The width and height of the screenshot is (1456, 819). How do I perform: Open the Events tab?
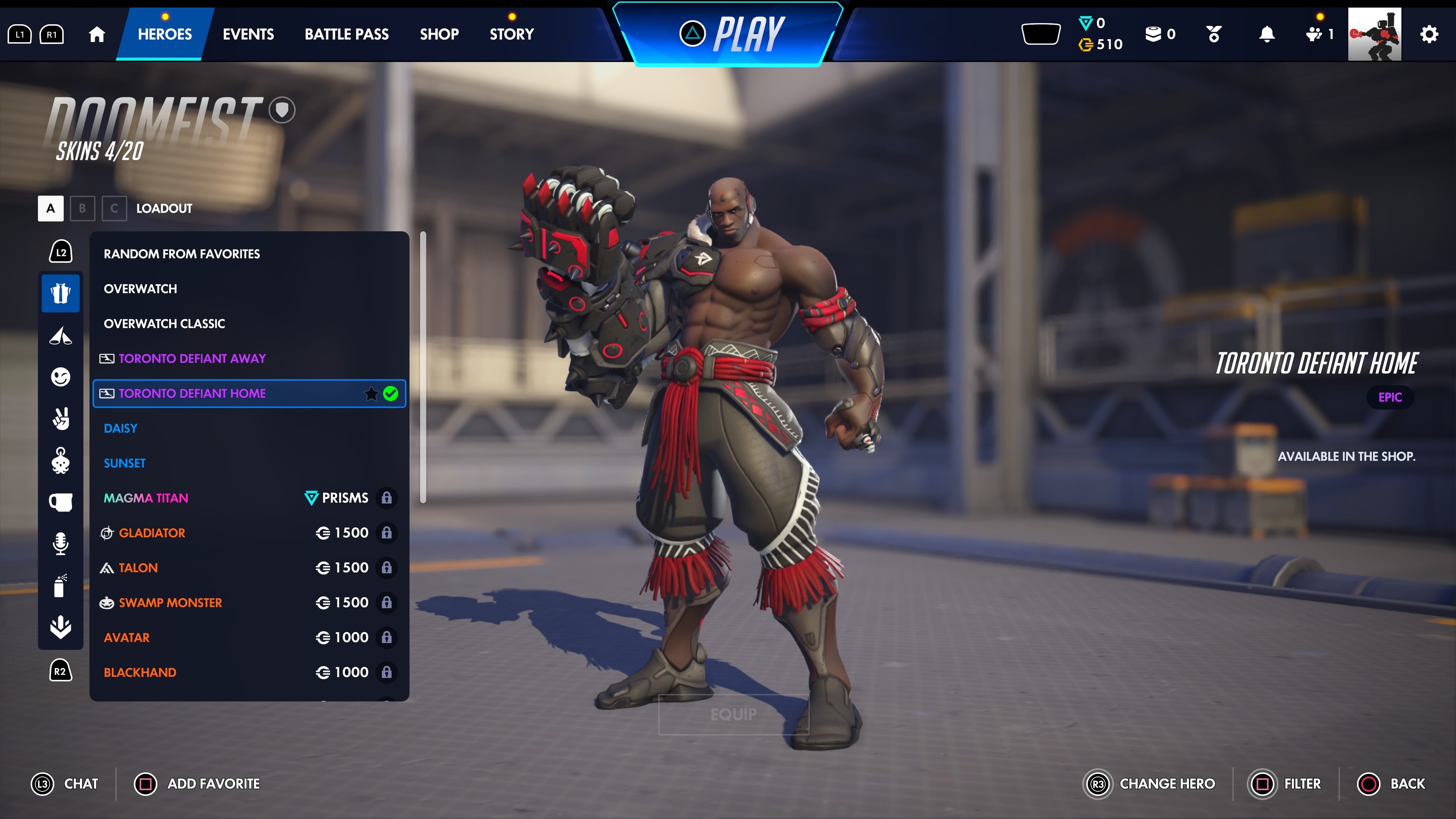(248, 34)
